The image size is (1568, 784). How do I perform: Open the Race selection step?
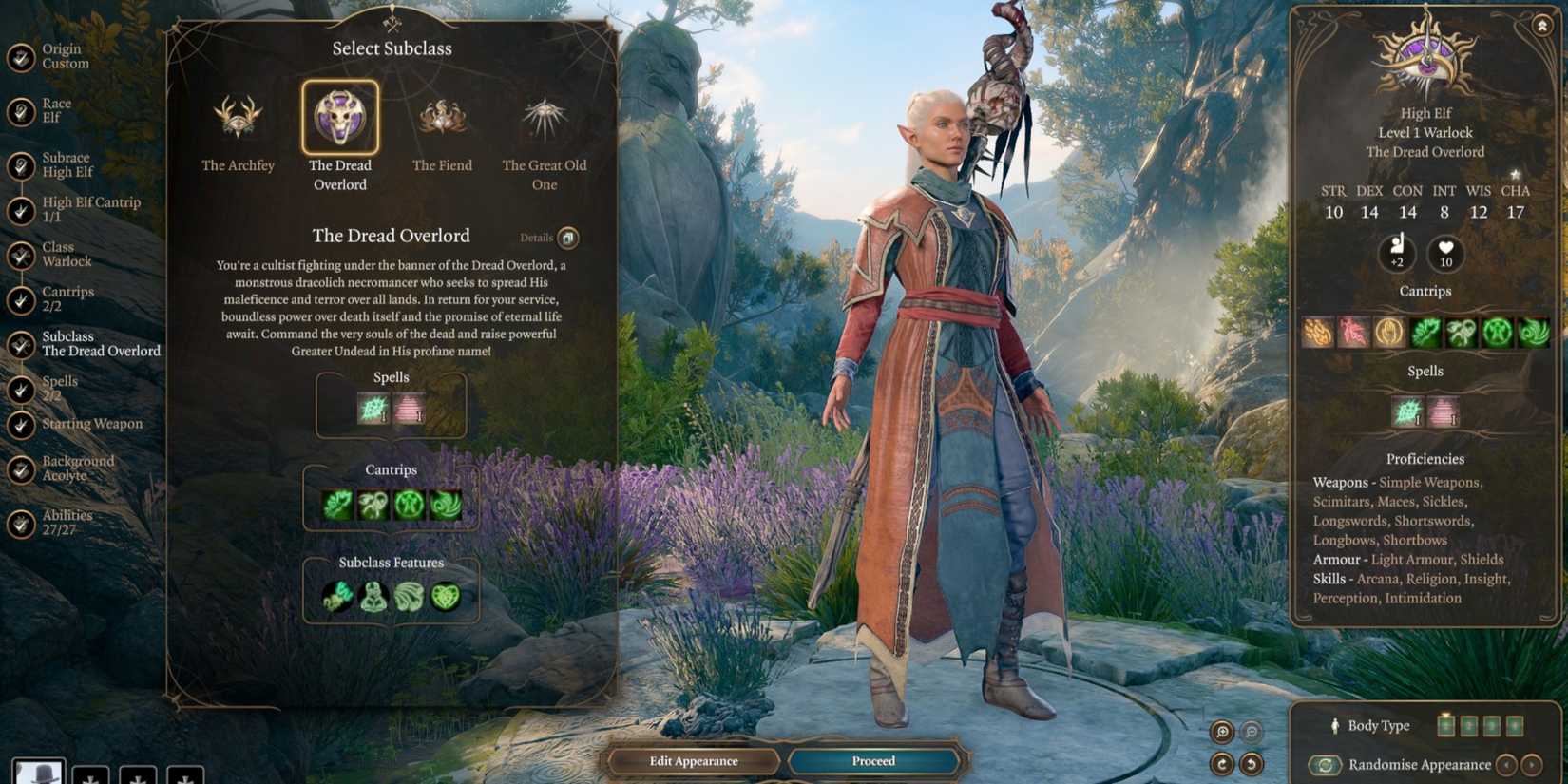click(56, 111)
